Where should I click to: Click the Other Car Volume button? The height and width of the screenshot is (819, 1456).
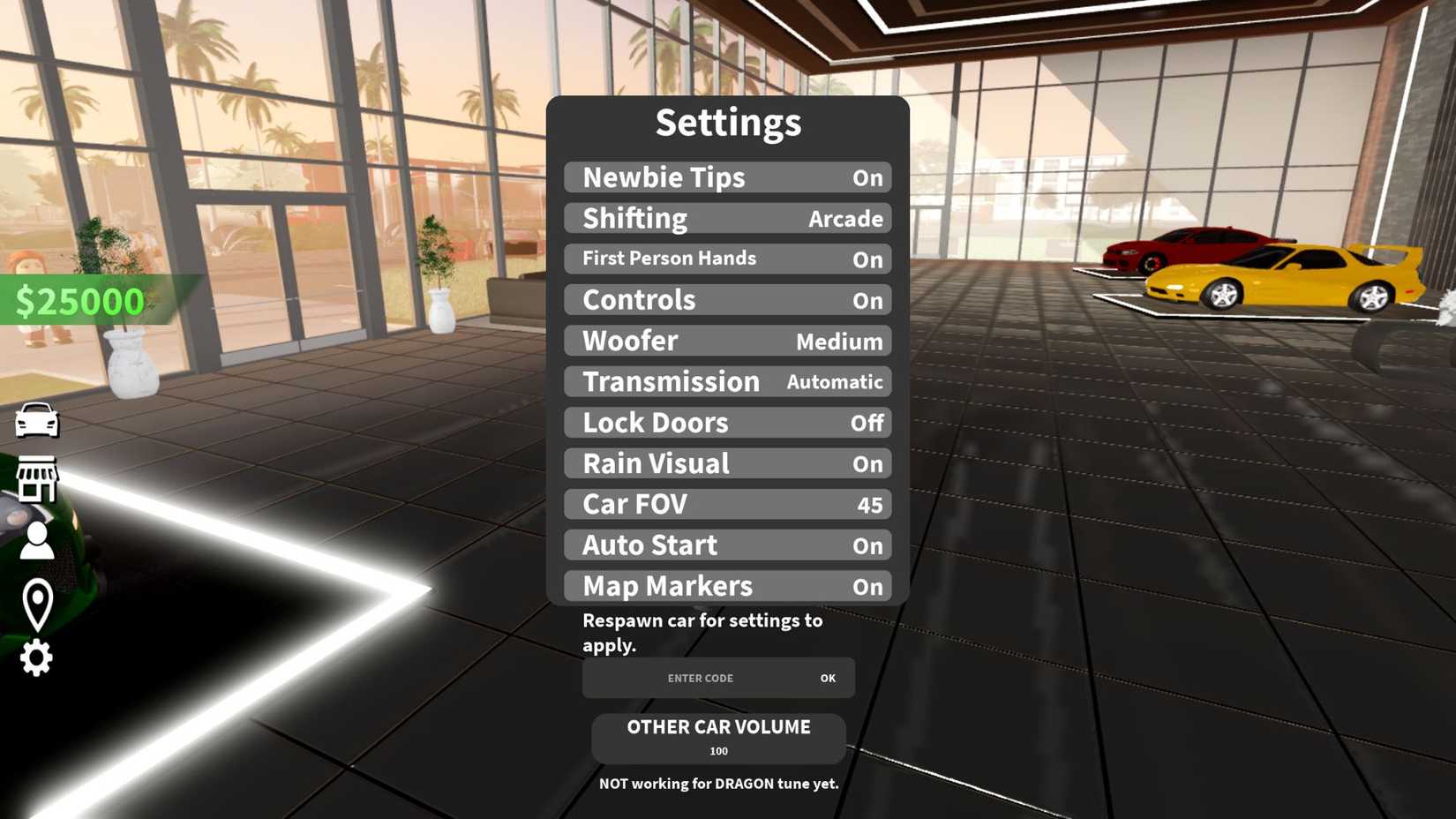point(717,738)
